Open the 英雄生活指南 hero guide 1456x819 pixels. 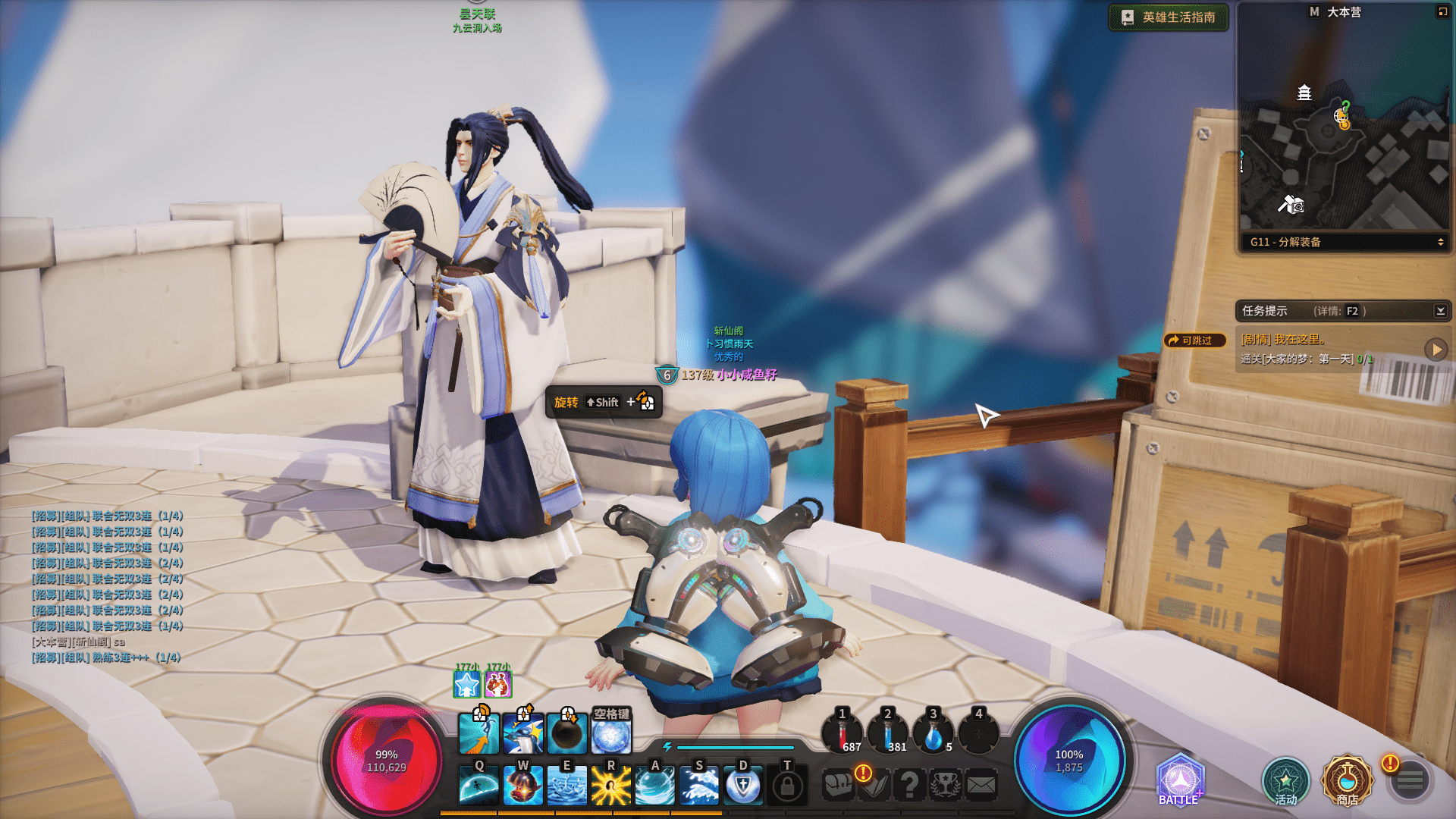(1169, 17)
